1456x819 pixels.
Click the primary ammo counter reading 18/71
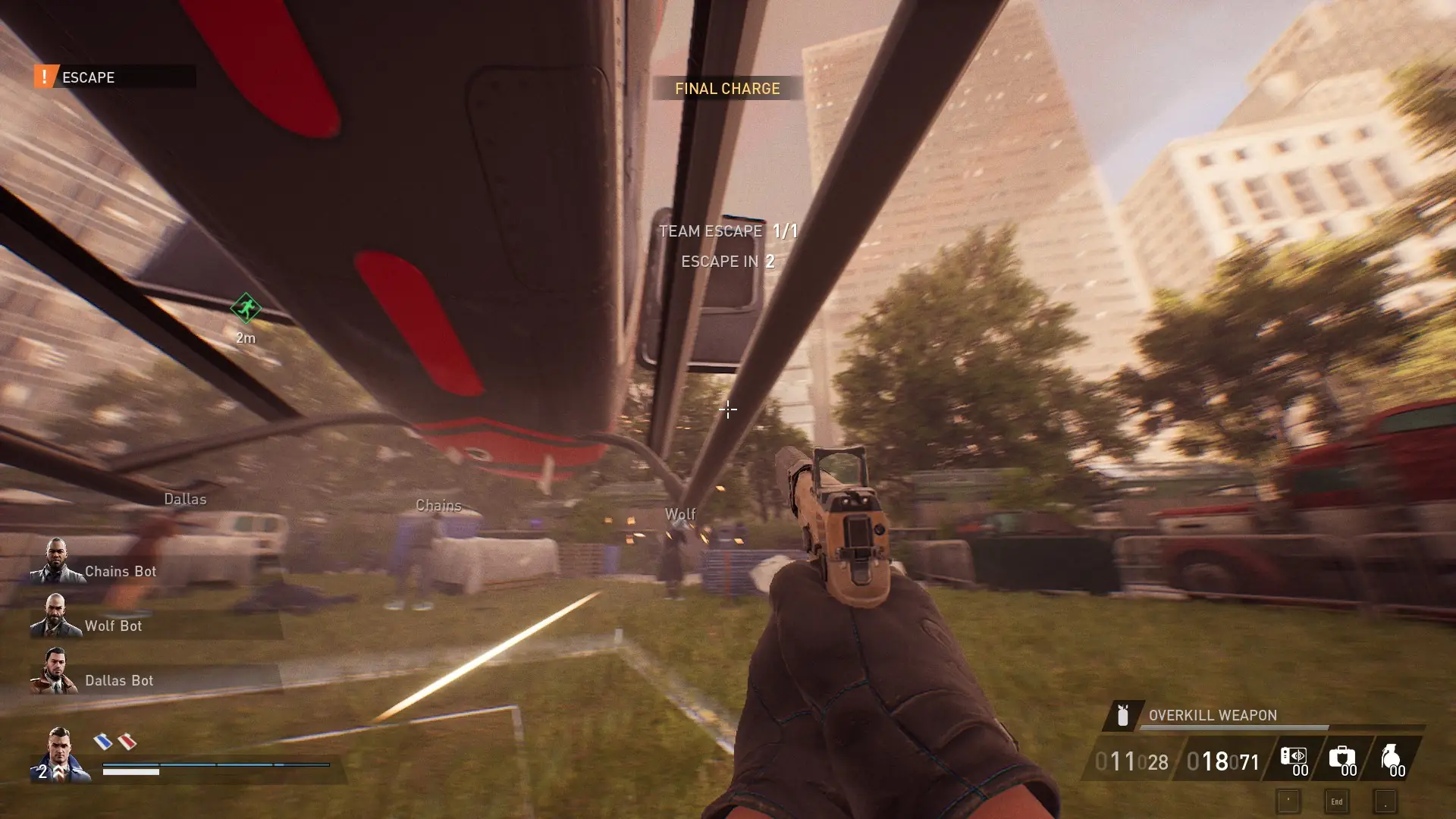[x=1222, y=761]
